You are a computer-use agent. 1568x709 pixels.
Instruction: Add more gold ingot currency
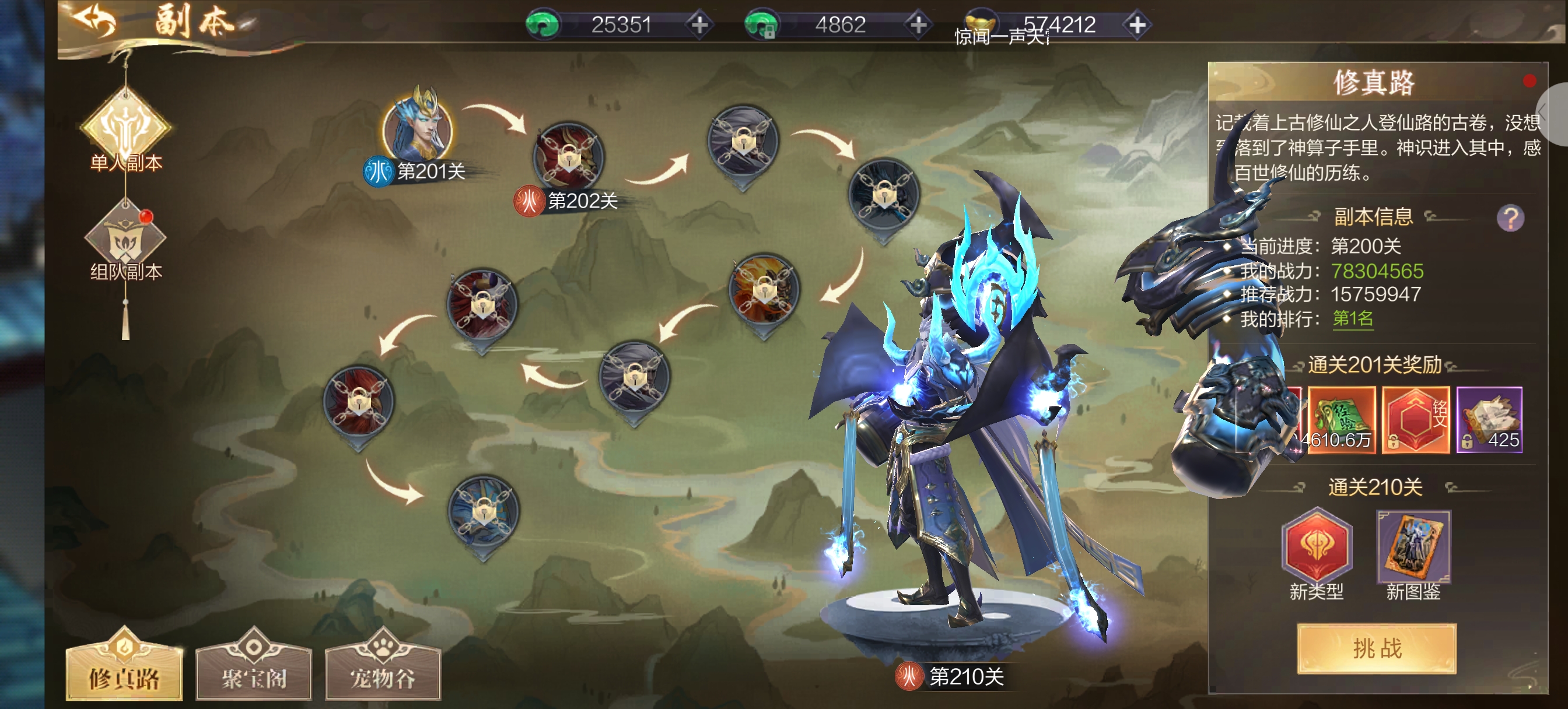coord(1137,25)
